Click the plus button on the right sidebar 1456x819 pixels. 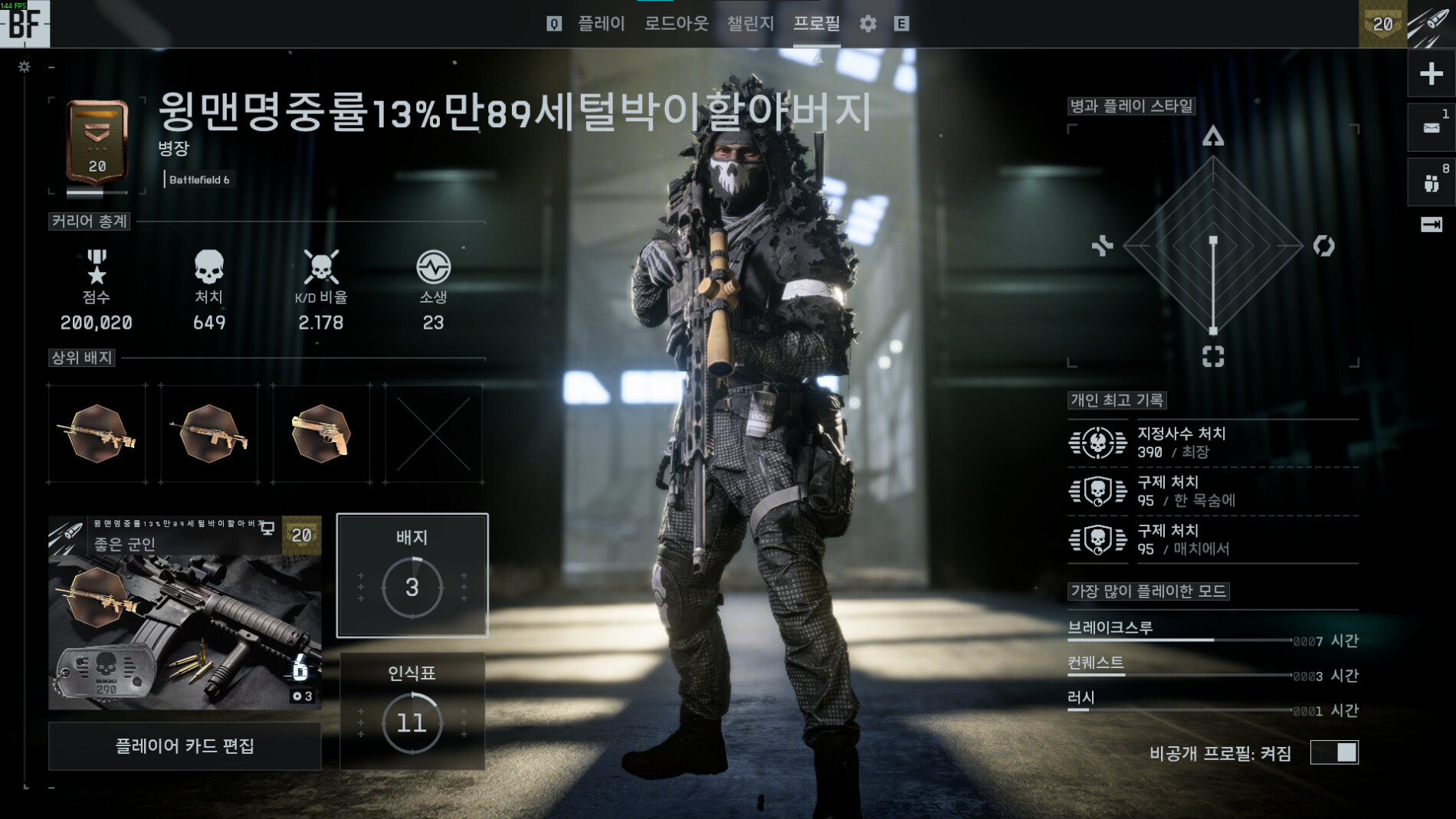[x=1431, y=74]
